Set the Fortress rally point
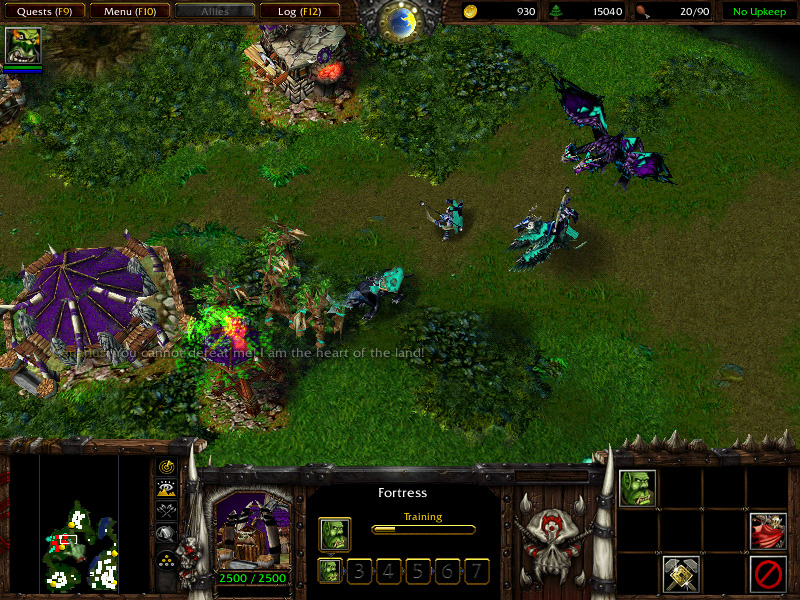Viewport: 800px width, 600px height. pyautogui.click(x=681, y=573)
